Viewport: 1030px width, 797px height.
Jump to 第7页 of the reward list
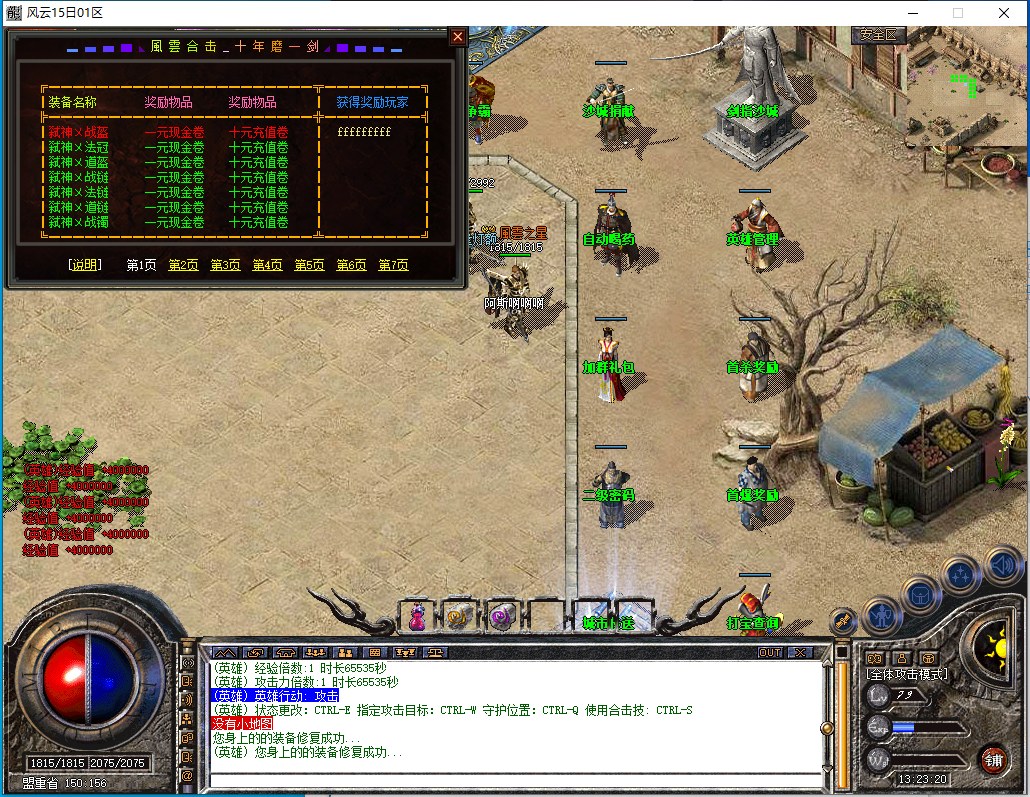393,265
